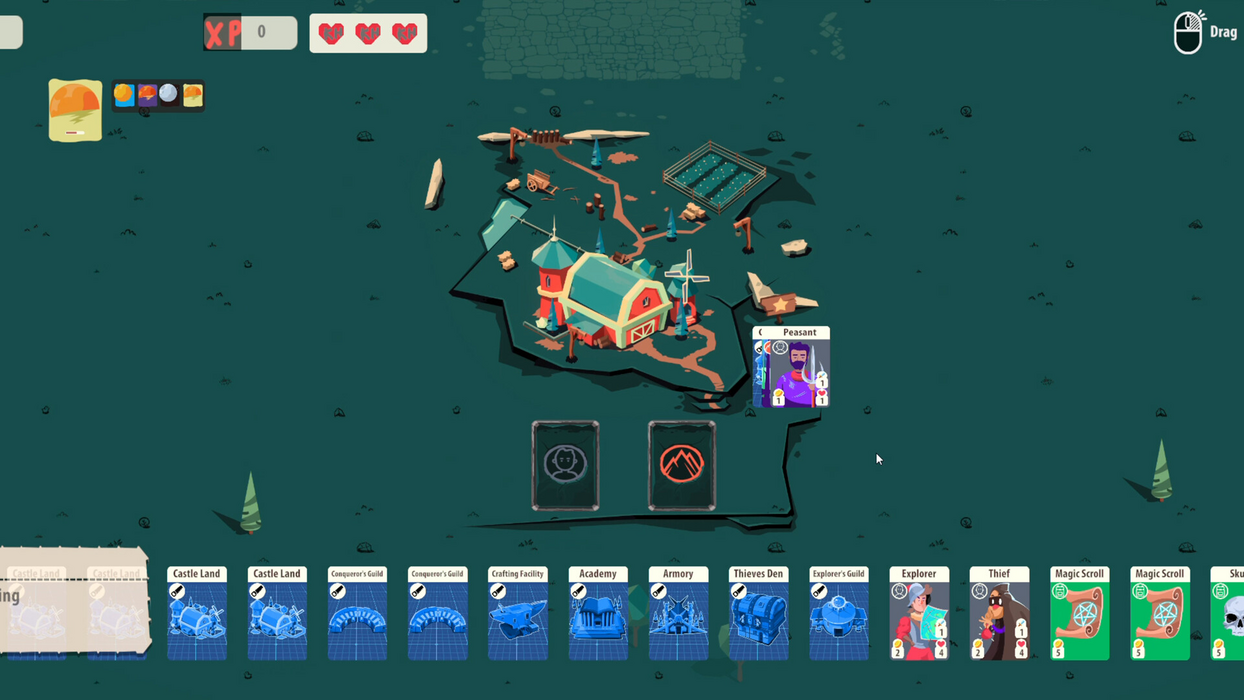Choose the Armory card from hand
Screen dimensions: 1244x700
point(678,613)
